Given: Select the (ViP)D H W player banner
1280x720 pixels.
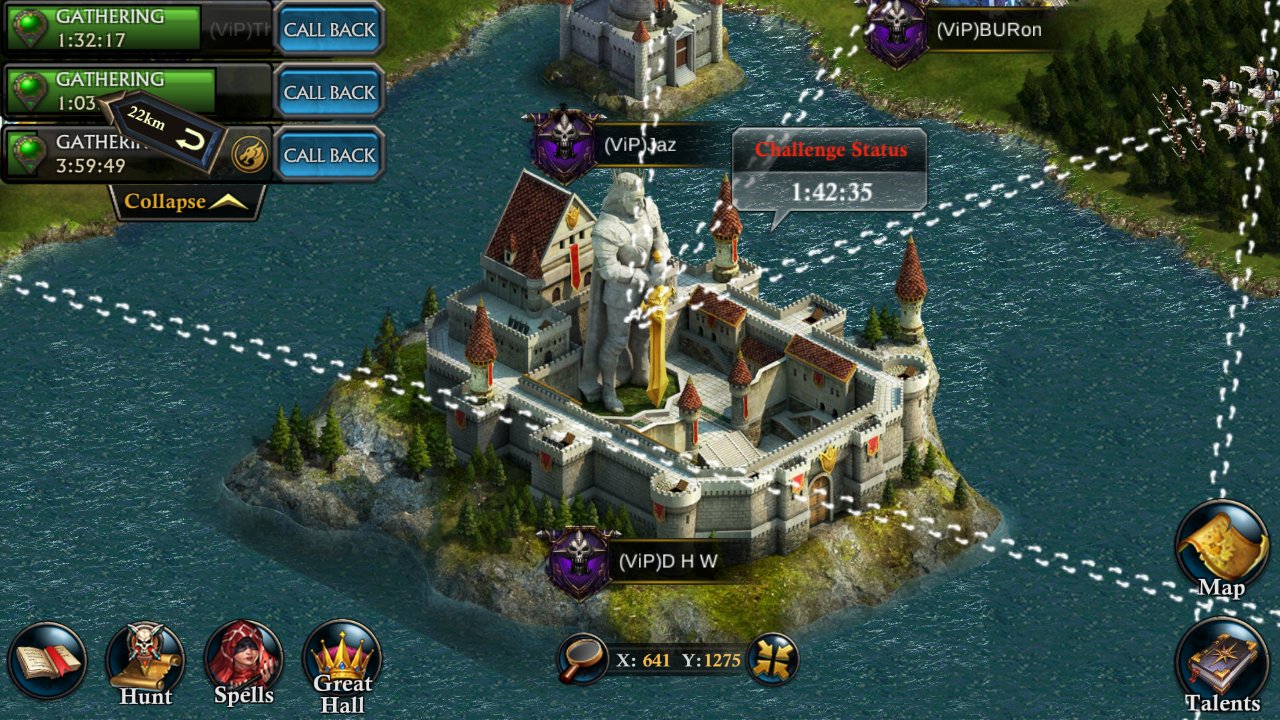Looking at the screenshot, I should coord(640,561).
